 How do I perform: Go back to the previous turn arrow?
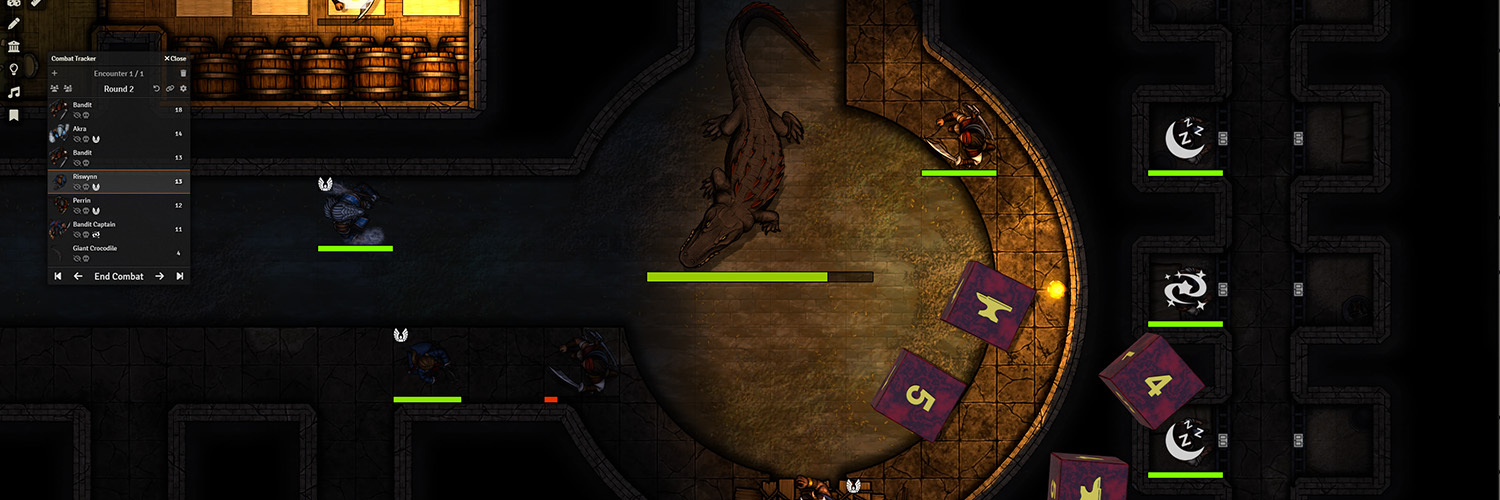78,276
